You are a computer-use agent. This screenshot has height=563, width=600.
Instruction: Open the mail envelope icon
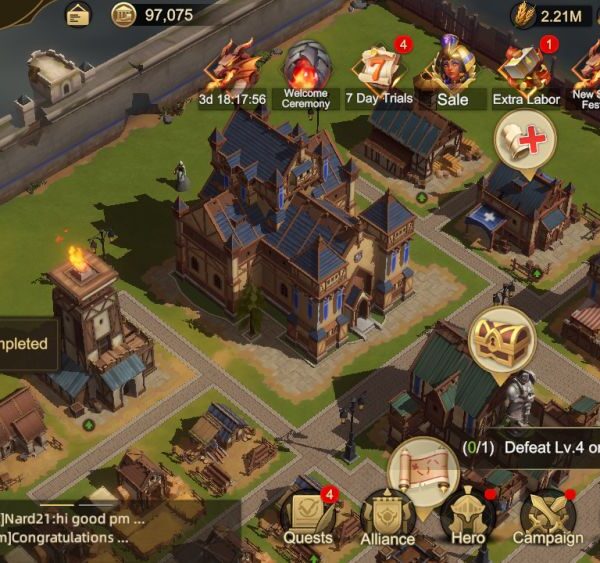pyautogui.click(x=77, y=14)
